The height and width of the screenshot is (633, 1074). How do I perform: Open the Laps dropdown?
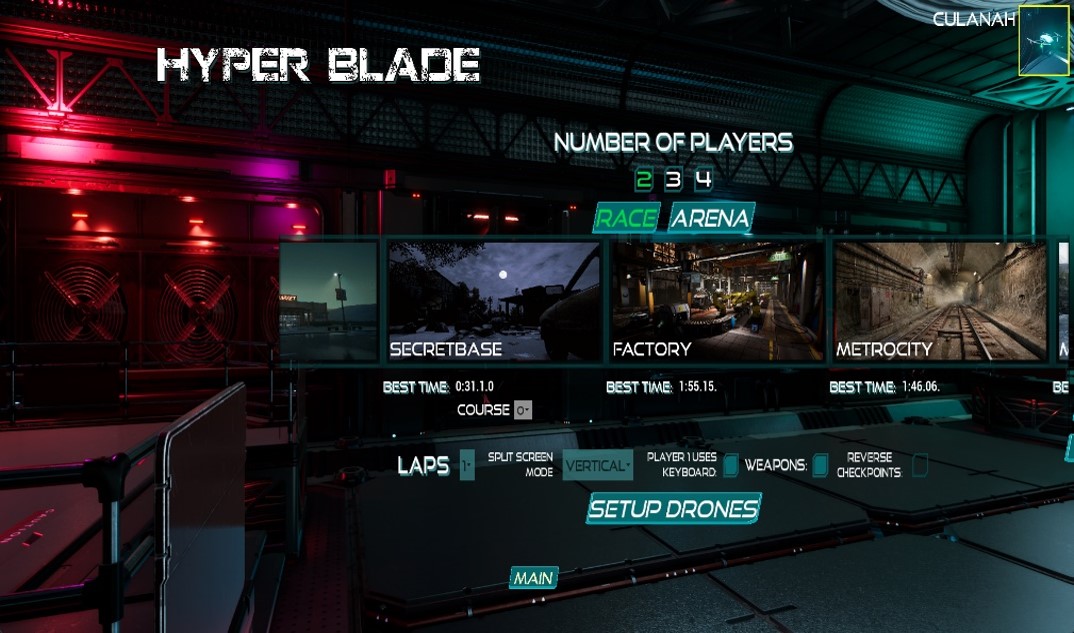tap(467, 465)
